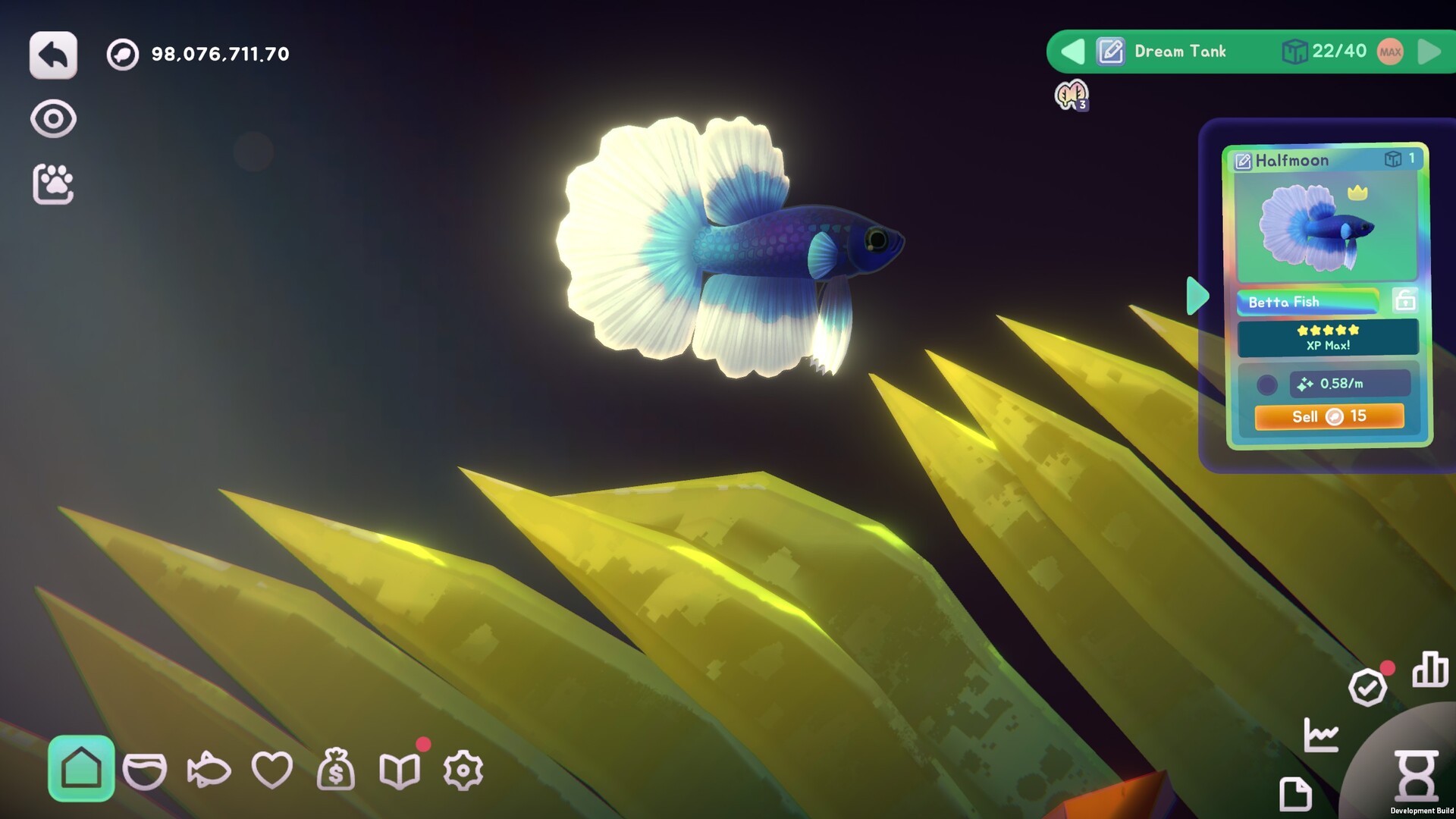Rename the Dream Tank

[1109, 52]
